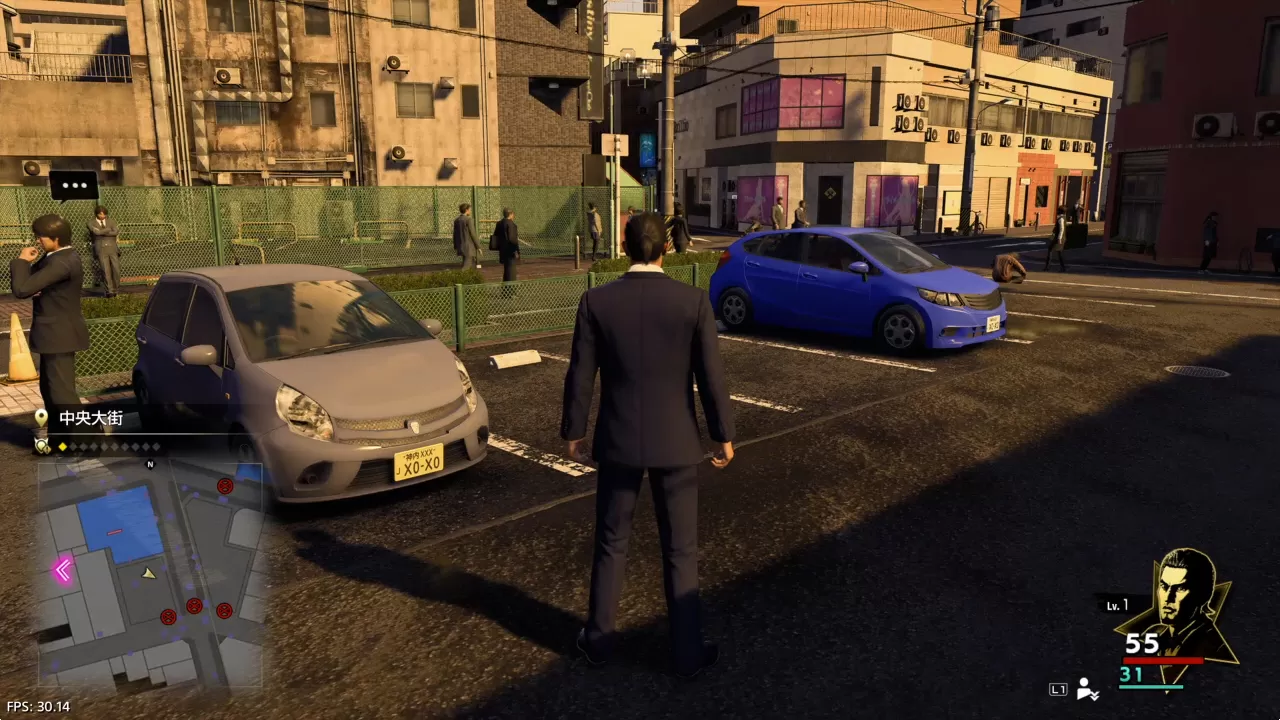The image size is (1280, 720).
Task: Click the HP value 55
Action: point(1142,643)
